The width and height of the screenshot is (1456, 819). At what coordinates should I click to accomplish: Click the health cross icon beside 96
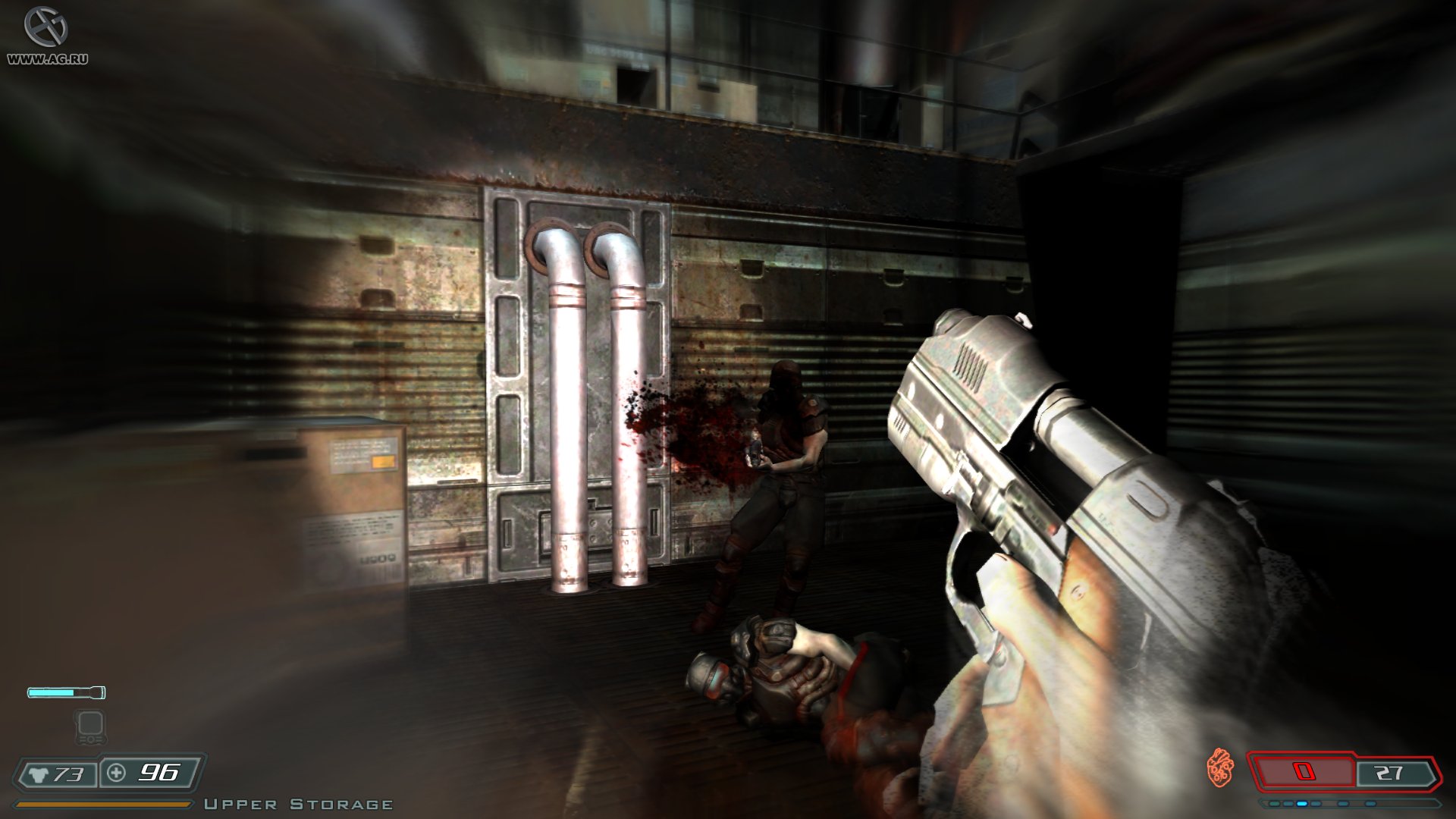pyautogui.click(x=116, y=773)
